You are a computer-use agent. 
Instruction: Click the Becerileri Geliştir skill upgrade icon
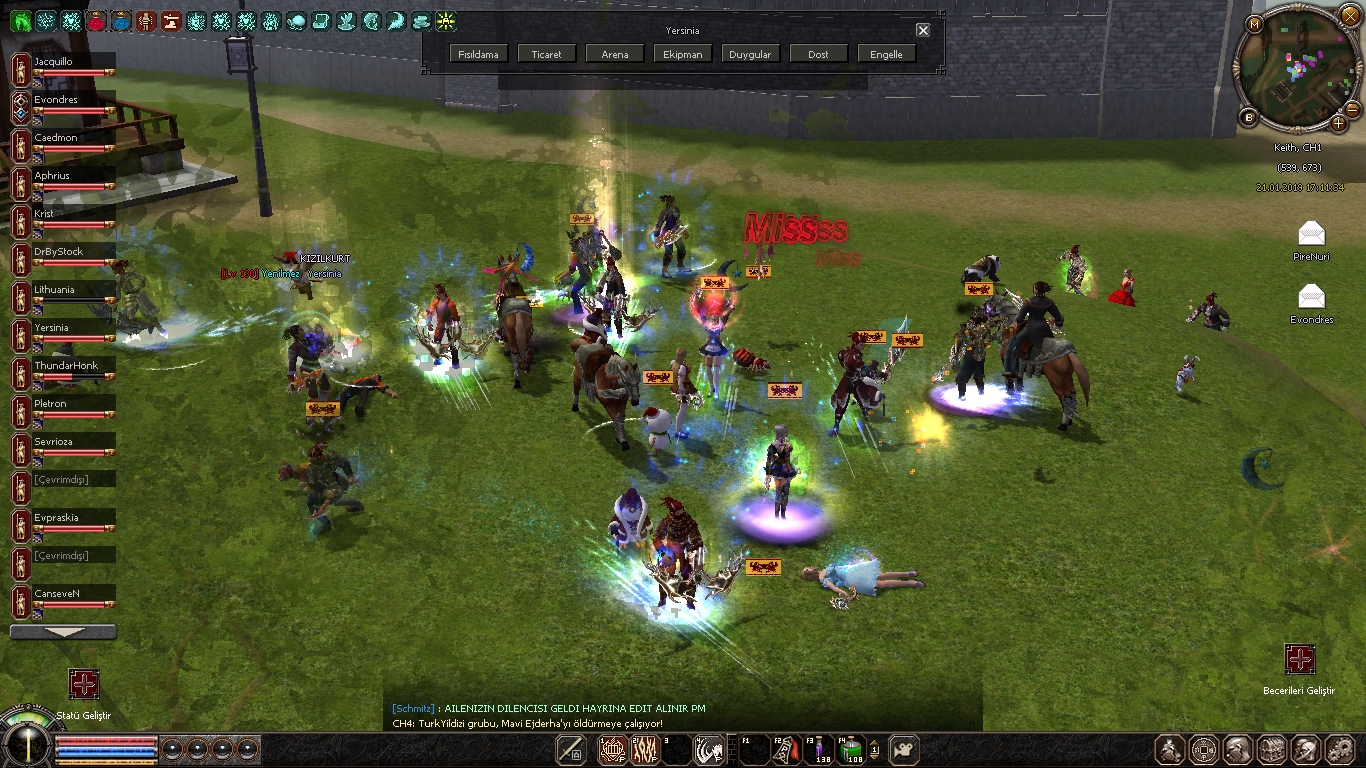pyautogui.click(x=1299, y=659)
